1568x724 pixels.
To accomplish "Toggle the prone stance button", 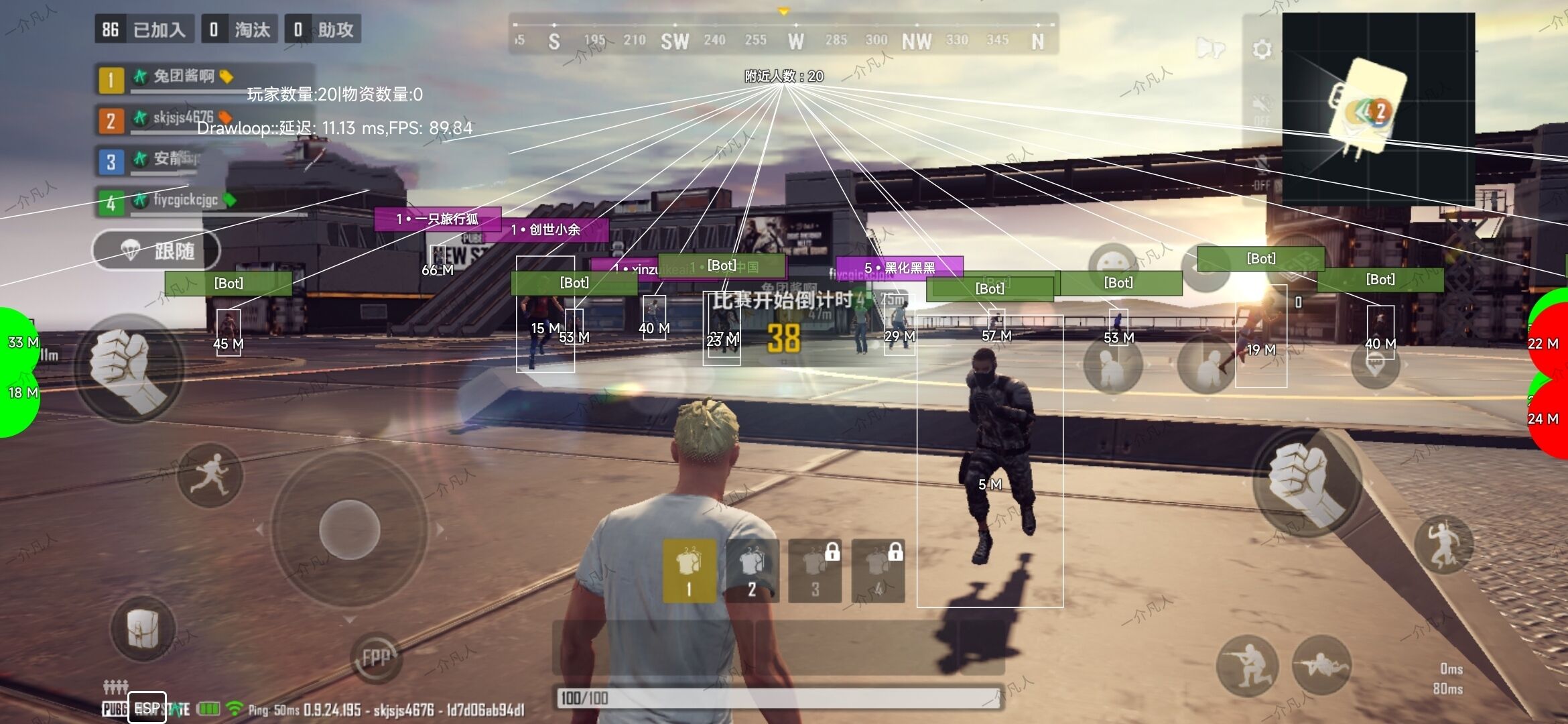I will point(1321,666).
